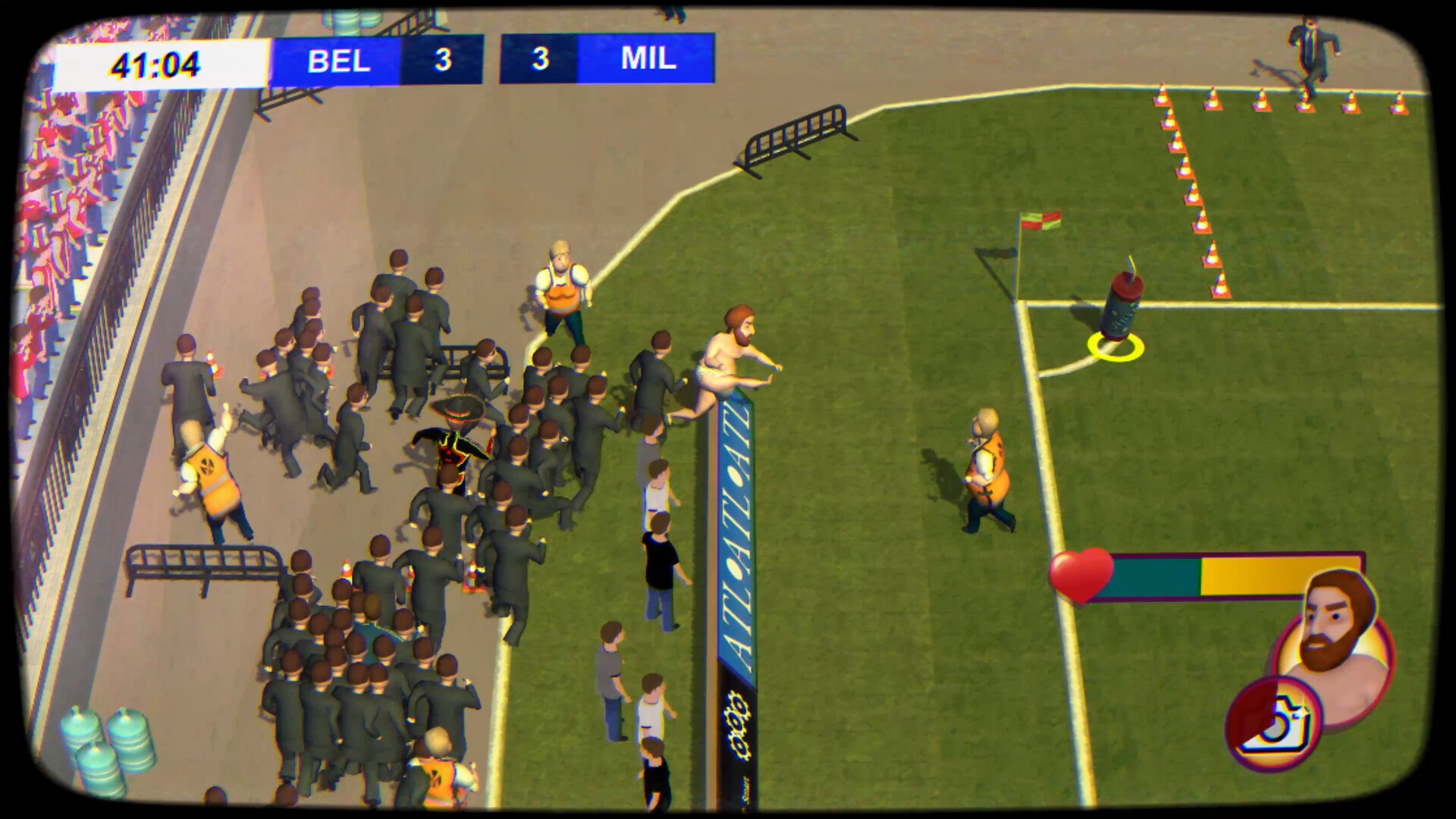Select the BEL score of 3
Viewport: 1456px width, 819px height.
[x=443, y=60]
